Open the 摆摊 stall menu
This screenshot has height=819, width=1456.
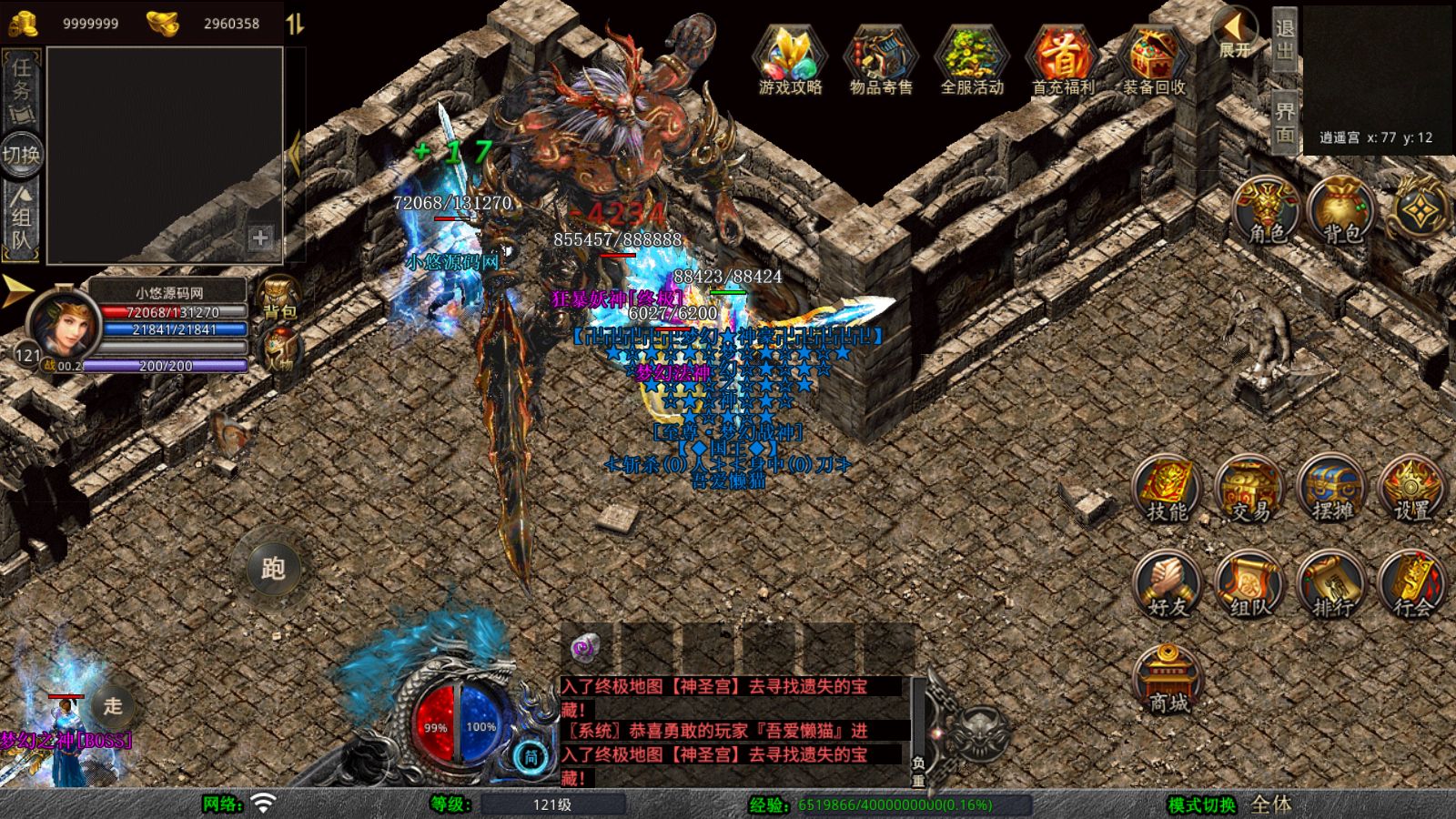tap(1331, 490)
